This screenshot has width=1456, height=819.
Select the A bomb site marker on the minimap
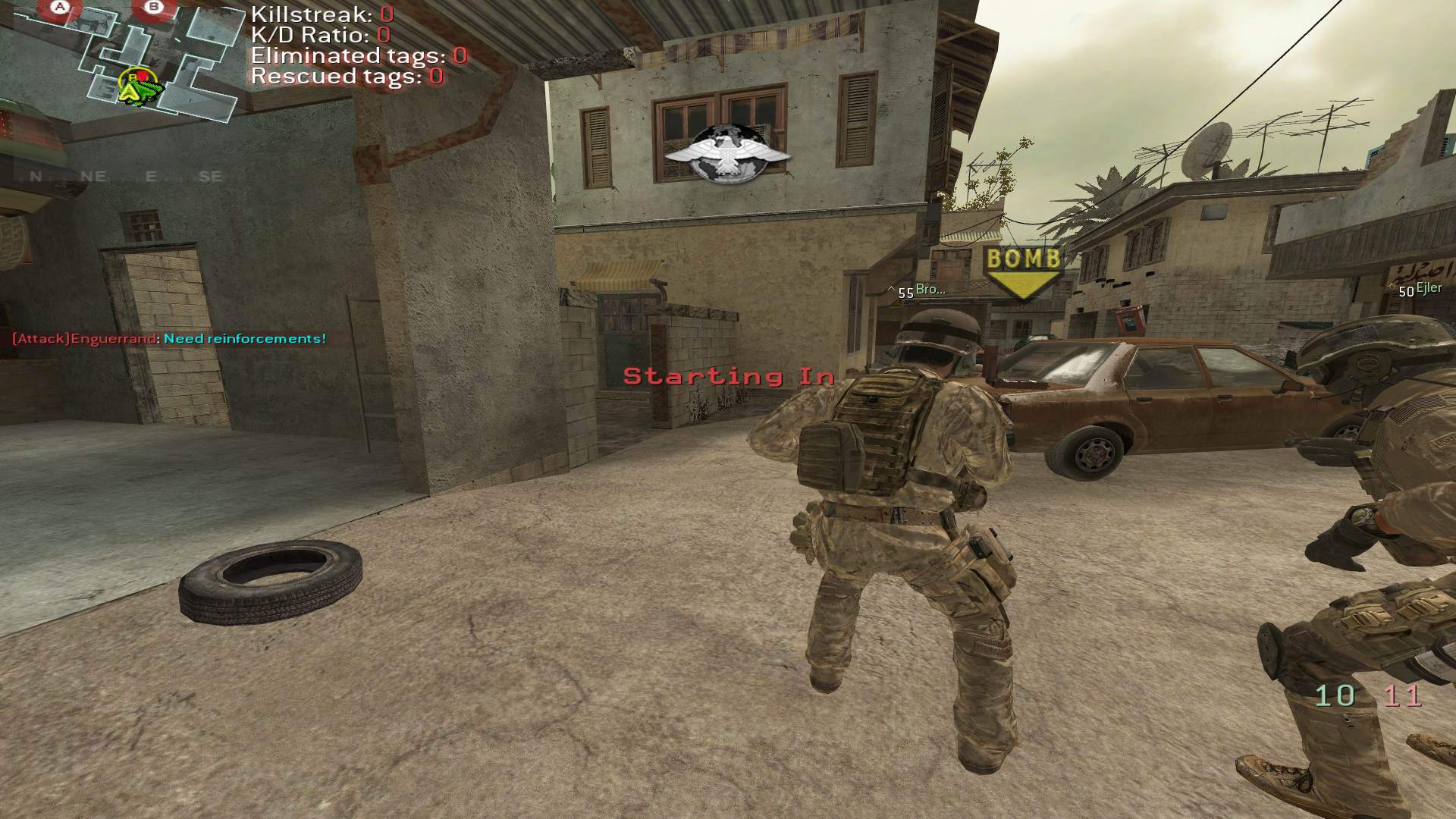pyautogui.click(x=60, y=8)
